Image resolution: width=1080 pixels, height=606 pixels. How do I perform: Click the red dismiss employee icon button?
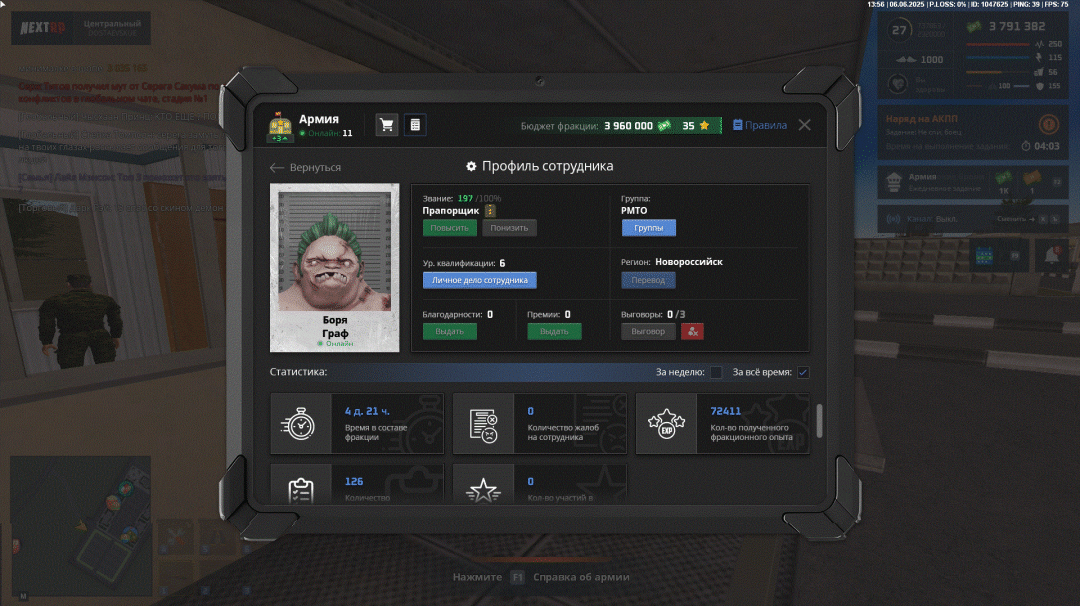(692, 331)
